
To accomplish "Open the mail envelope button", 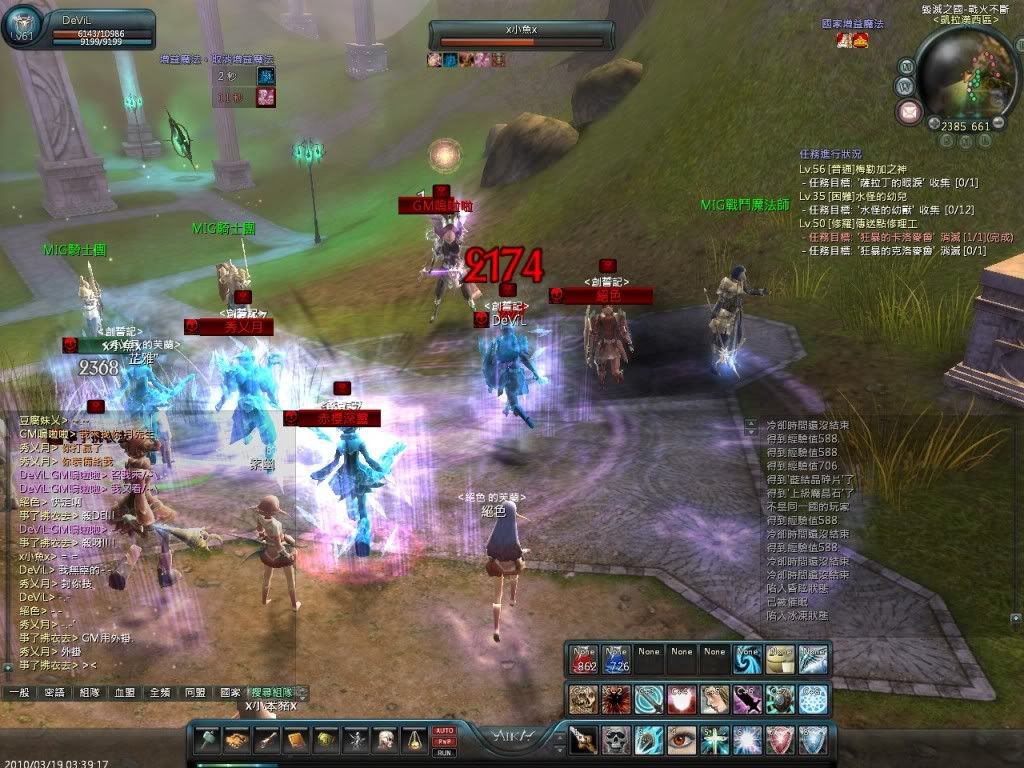I will click(x=908, y=110).
